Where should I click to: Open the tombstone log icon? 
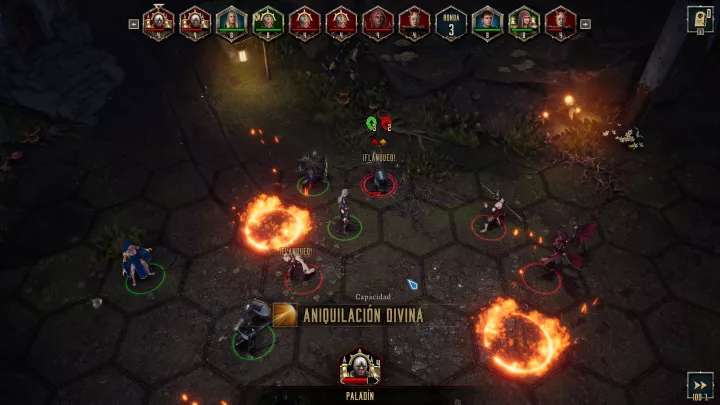pyautogui.click(x=699, y=19)
